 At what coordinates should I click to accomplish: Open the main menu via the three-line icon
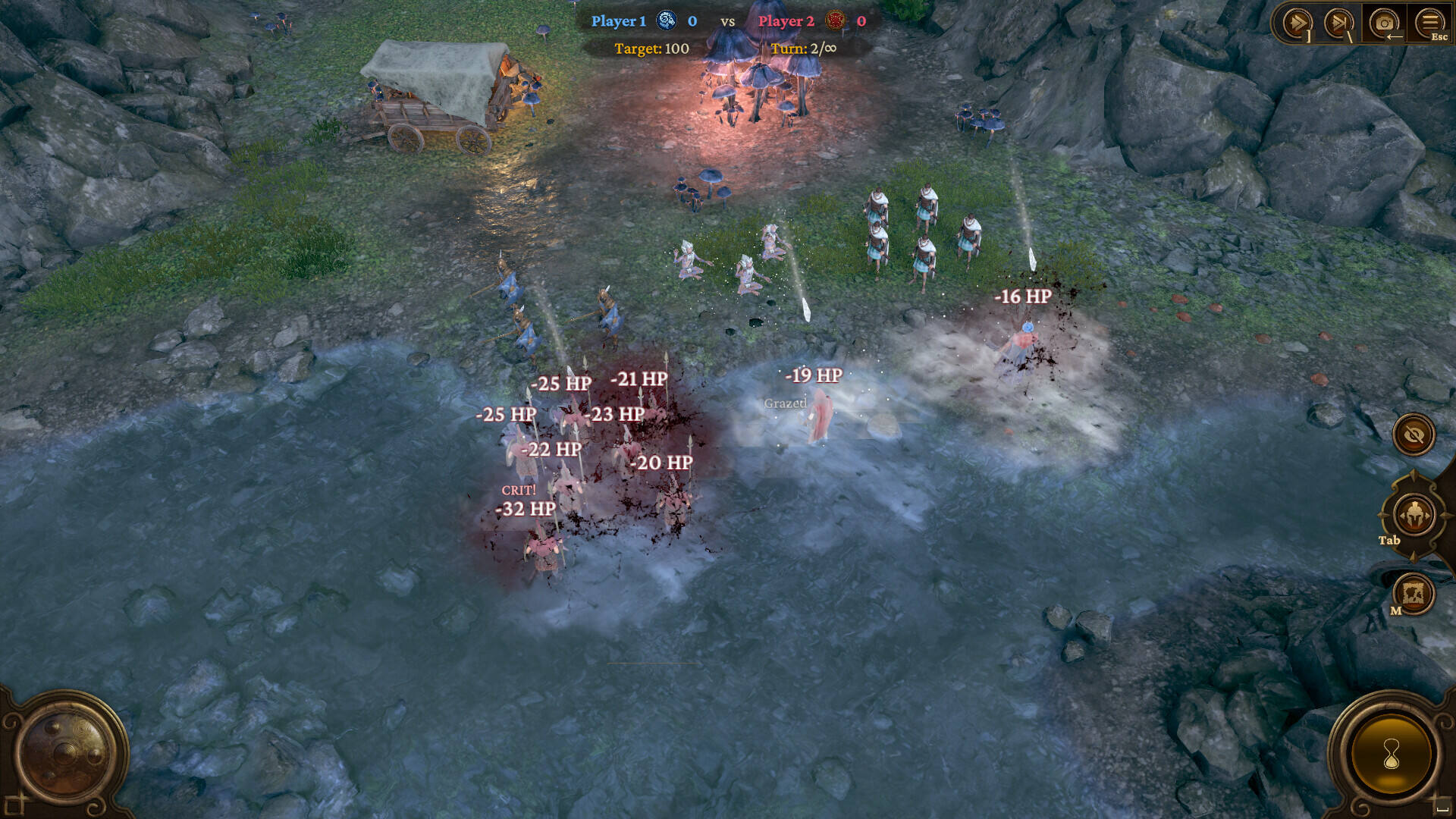point(1429,23)
